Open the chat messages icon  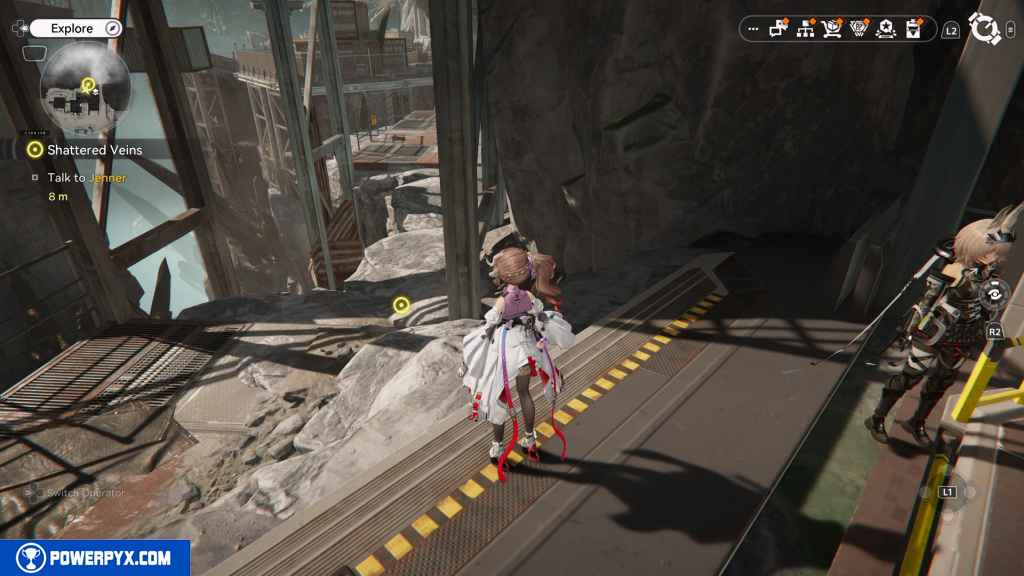point(779,29)
